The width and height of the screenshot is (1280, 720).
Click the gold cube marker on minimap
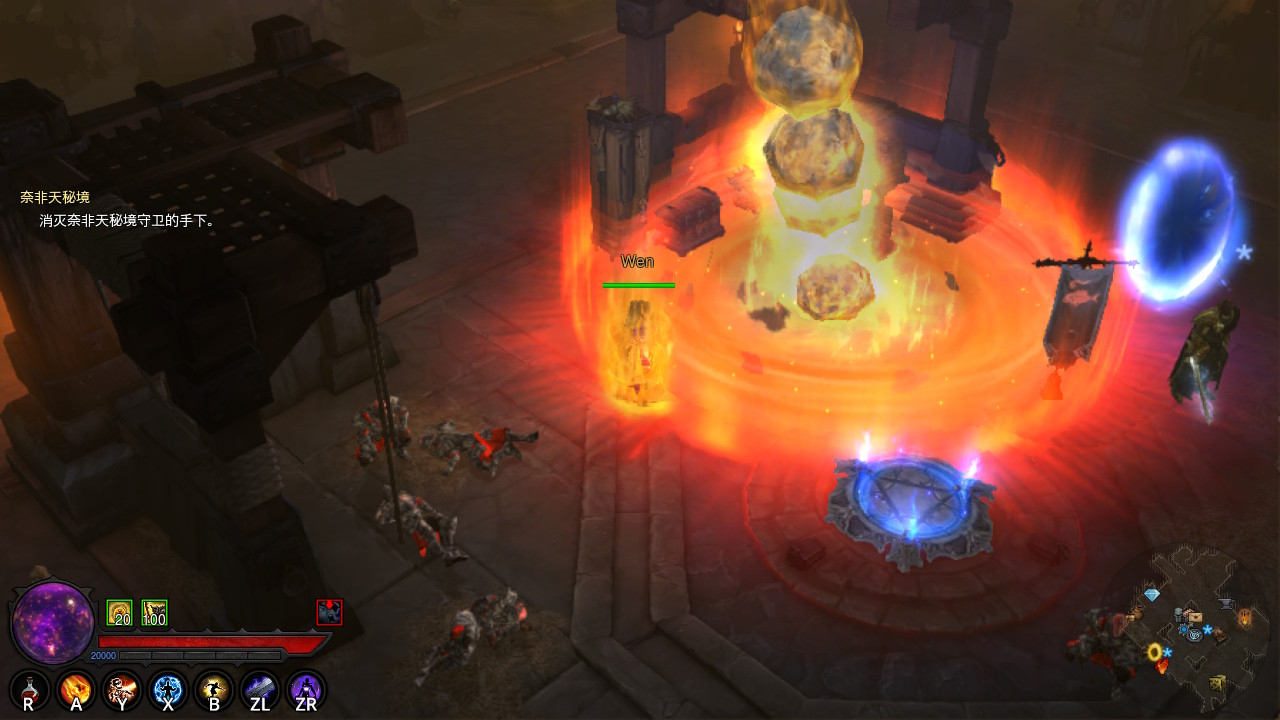[1217, 683]
